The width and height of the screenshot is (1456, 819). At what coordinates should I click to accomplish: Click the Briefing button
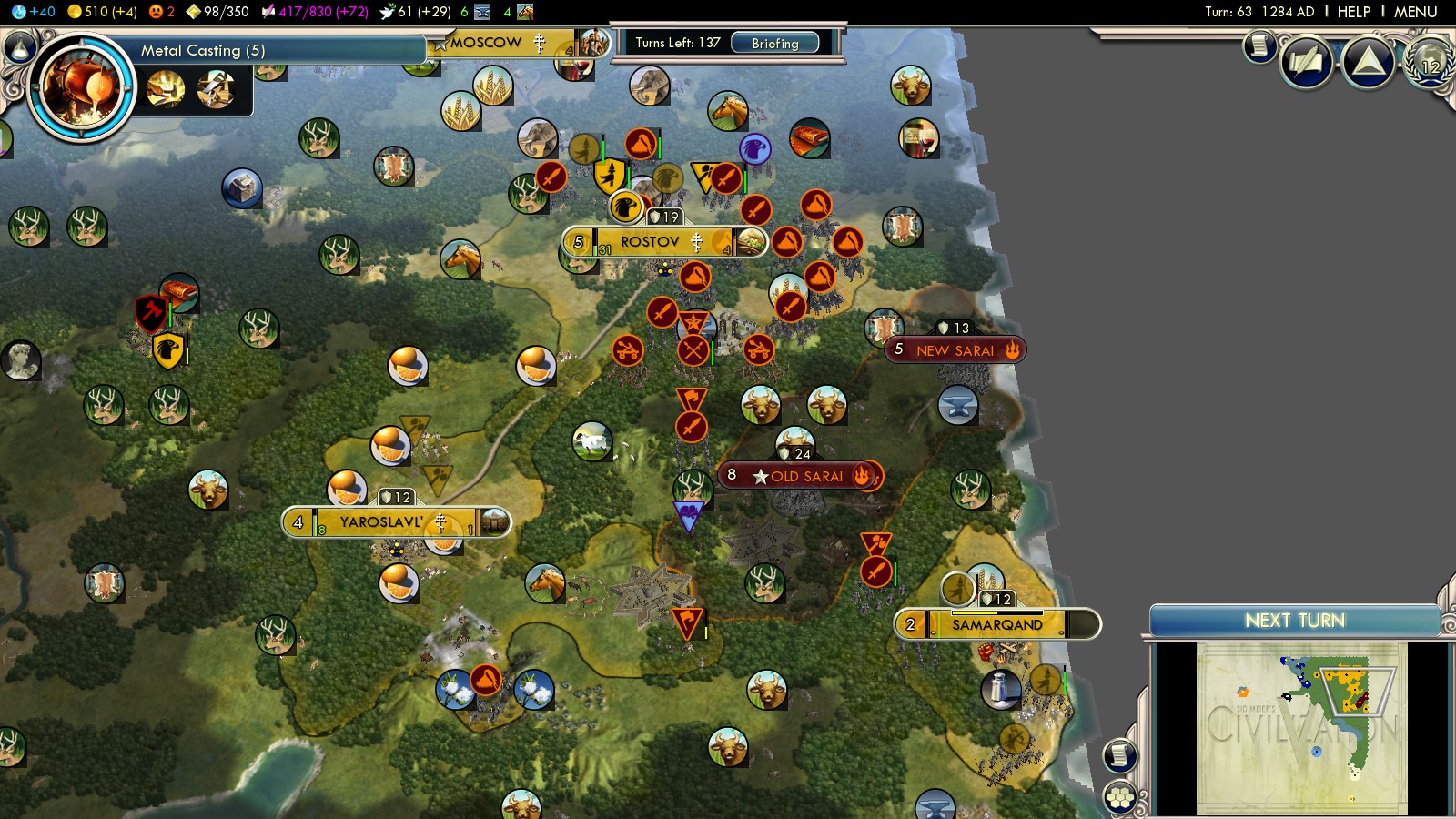pyautogui.click(x=774, y=43)
